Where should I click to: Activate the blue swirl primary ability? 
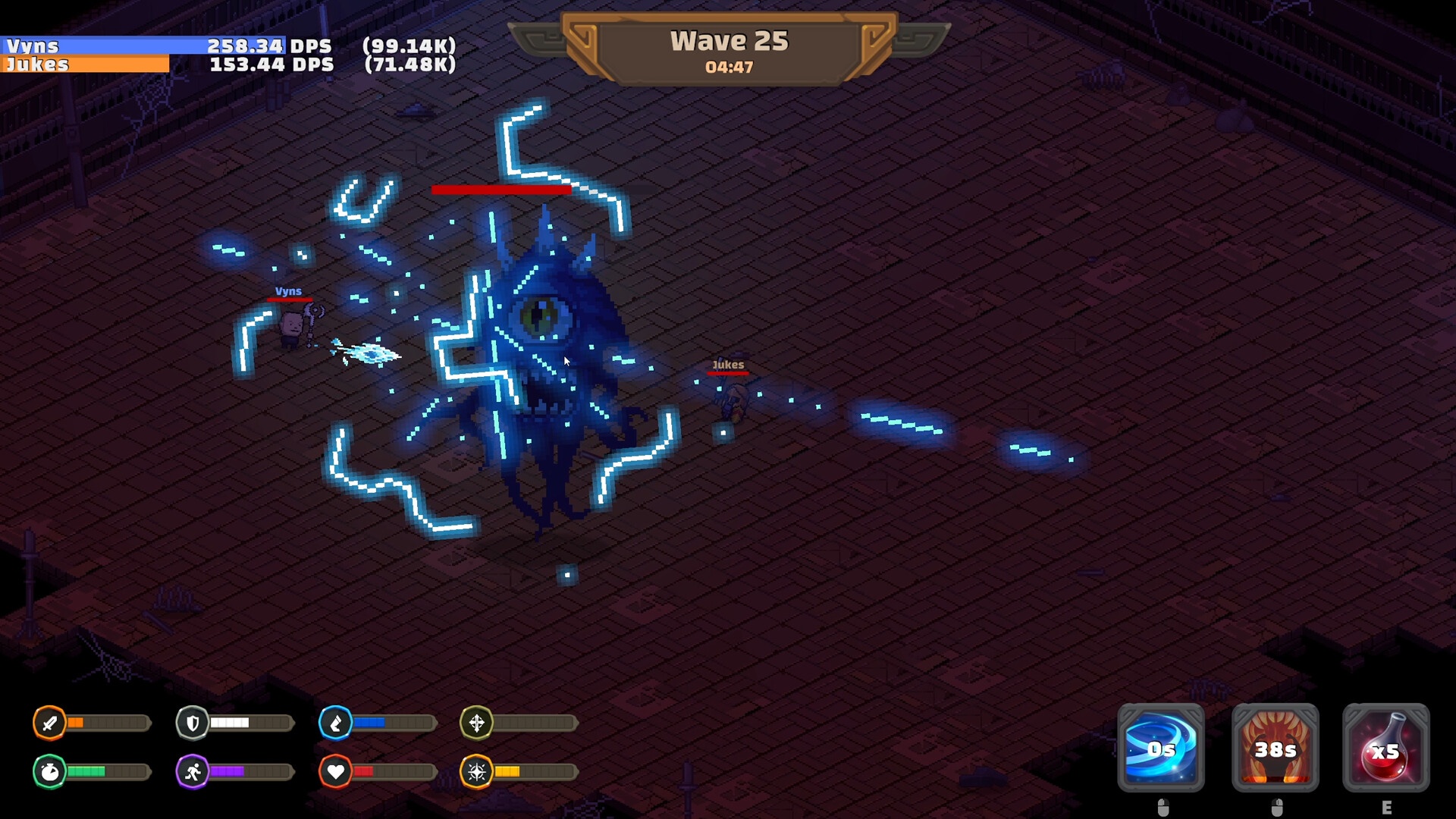click(1160, 748)
